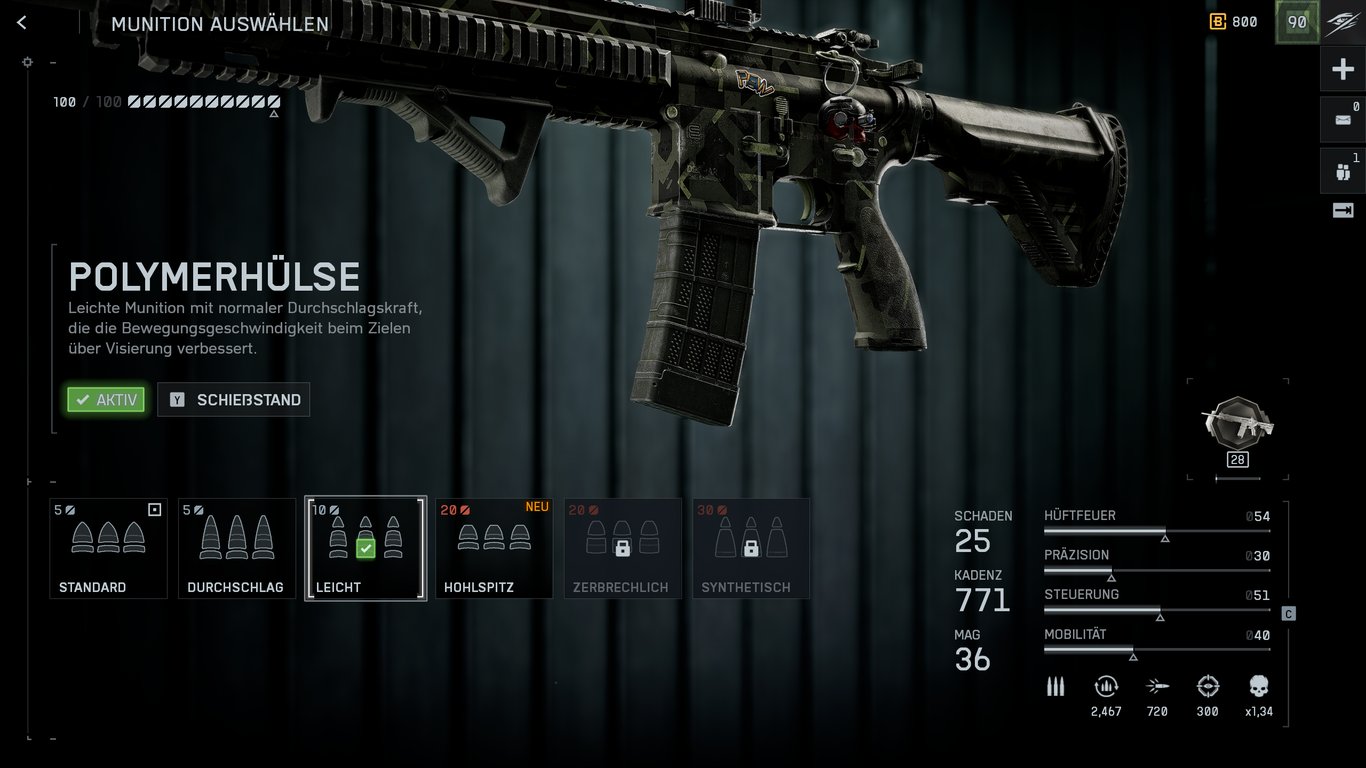This screenshot has width=1366, height=768.
Task: Select the Leicht ammunition tile
Action: 365,548
